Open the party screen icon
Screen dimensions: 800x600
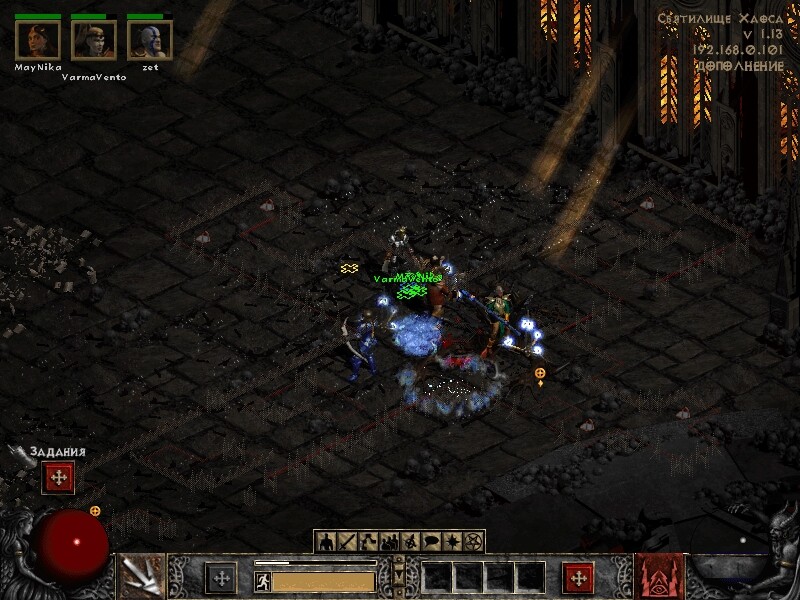pos(389,542)
